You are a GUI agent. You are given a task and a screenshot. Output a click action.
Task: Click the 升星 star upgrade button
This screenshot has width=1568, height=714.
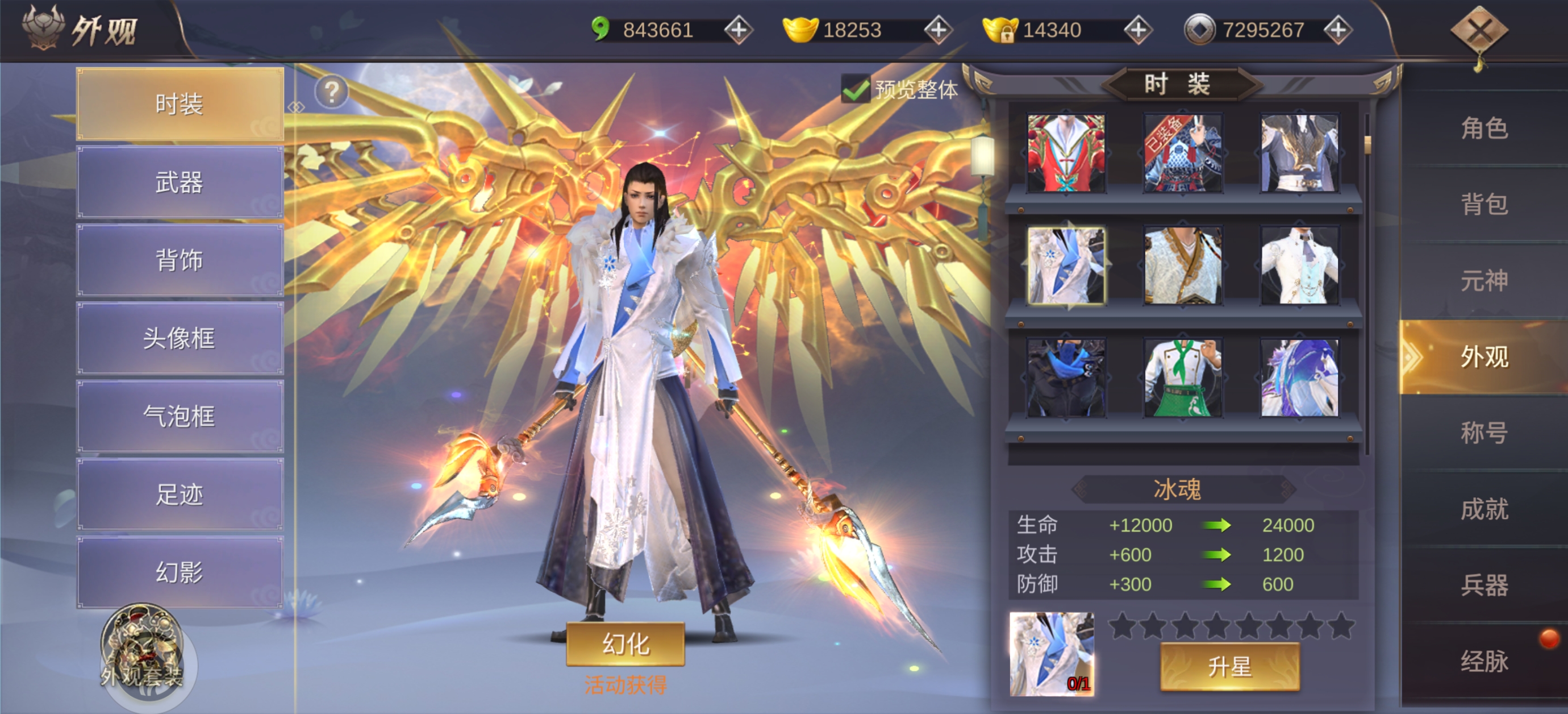[1229, 667]
